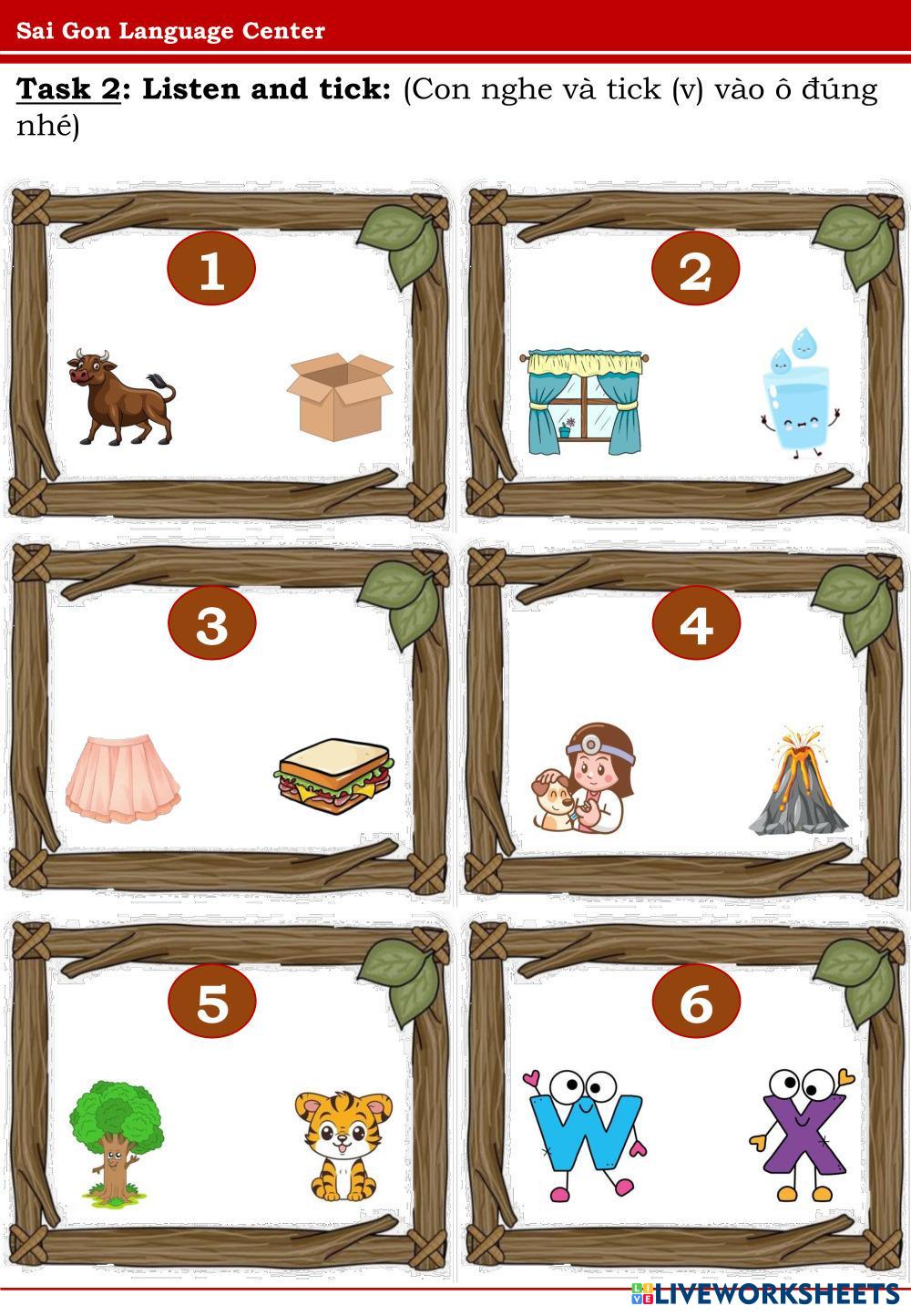The height and width of the screenshot is (1316, 911).
Task: Open the Liveworksheets logo link
Action: [763, 1293]
